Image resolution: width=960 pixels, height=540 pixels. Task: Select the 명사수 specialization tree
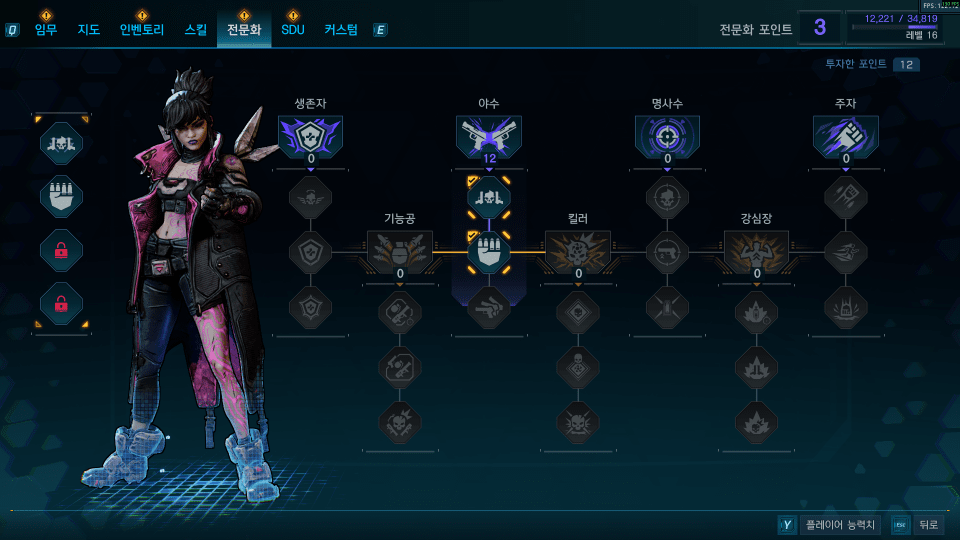(x=667, y=136)
